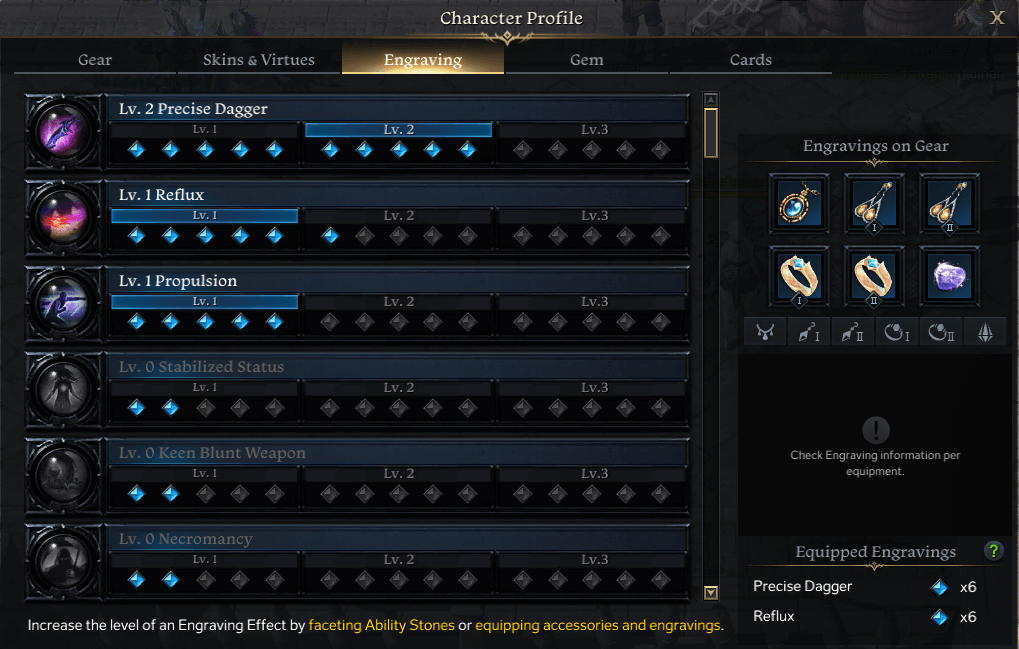The image size is (1019, 649).
Task: Select the Precise Dagger engraving row
Action: [398, 109]
